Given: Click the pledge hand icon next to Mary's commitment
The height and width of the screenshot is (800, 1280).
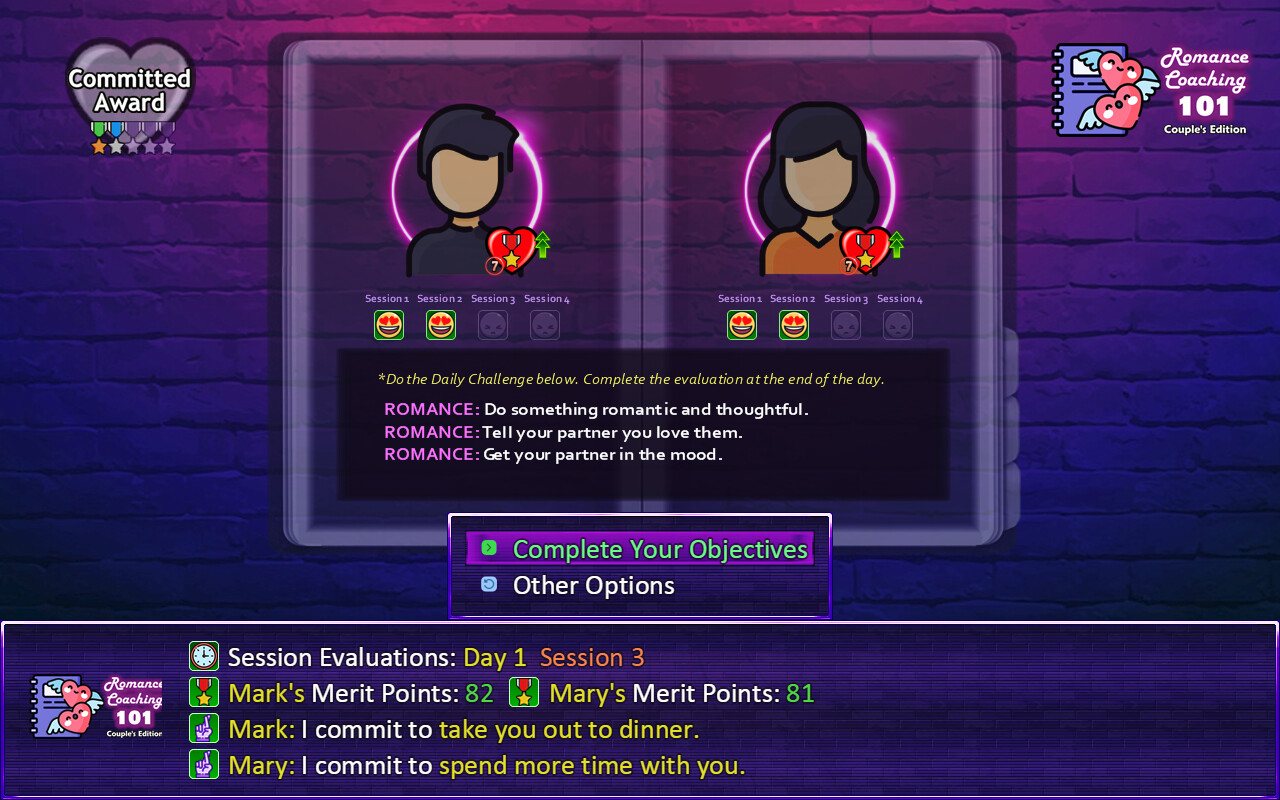Looking at the screenshot, I should (204, 765).
